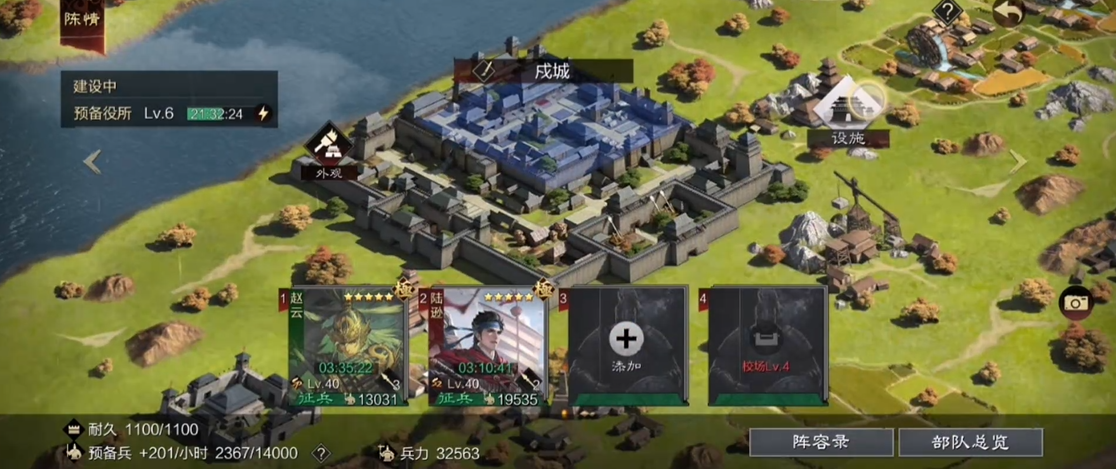1116x469 pixels.
Task: Rename the city via 戍城 edit icon
Action: click(x=486, y=71)
